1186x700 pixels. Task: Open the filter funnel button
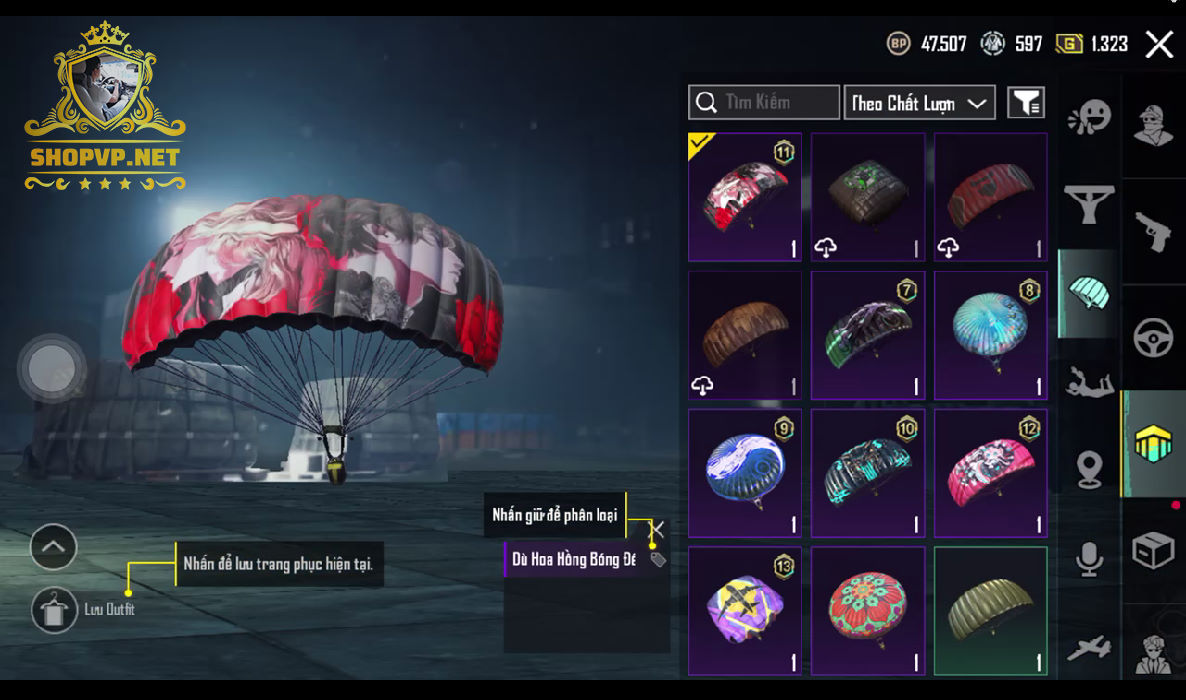coord(1026,102)
